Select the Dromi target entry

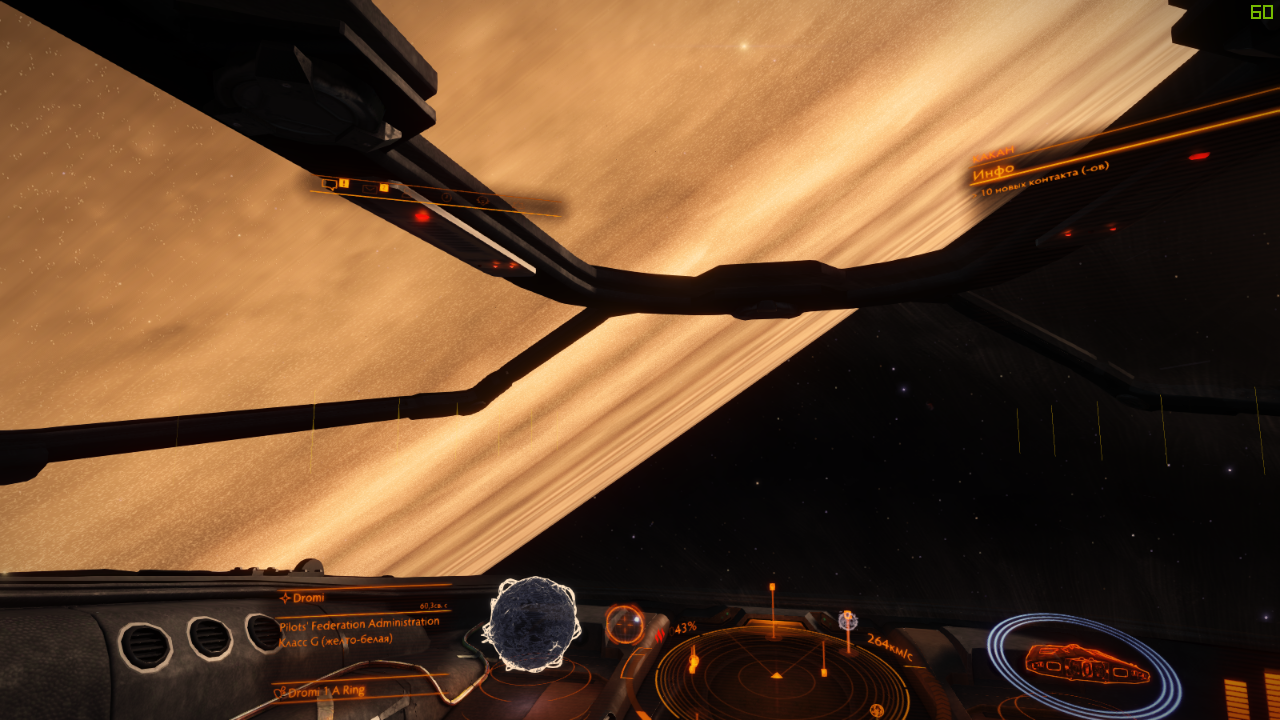[304, 597]
